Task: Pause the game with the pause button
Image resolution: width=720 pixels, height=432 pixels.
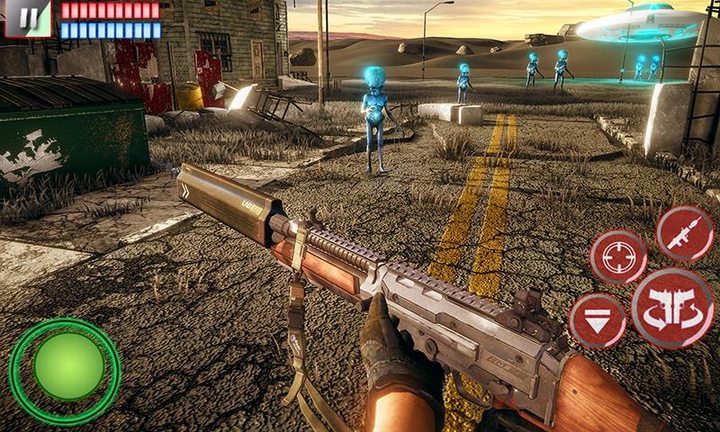Action: (26, 18)
